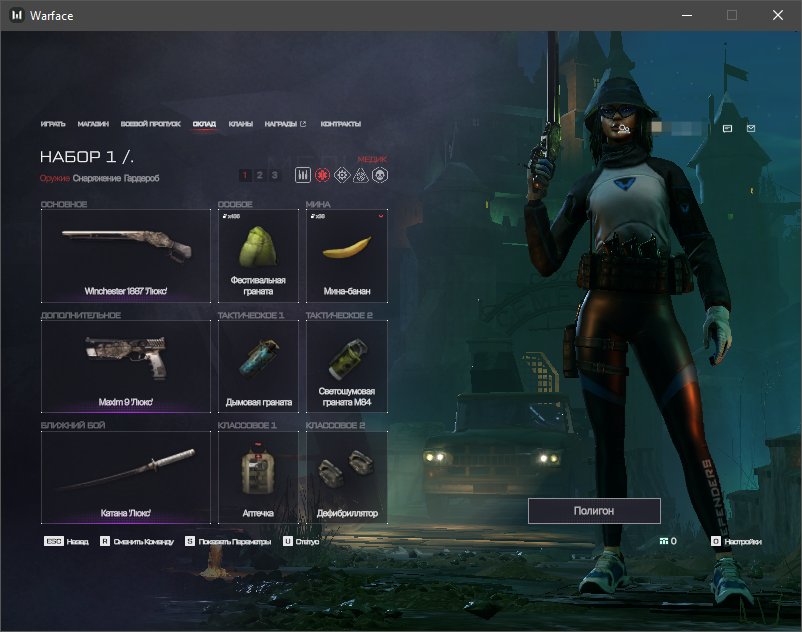Screen dimensions: 802x632
Task: Choose loadout set number 3
Action: [274, 175]
